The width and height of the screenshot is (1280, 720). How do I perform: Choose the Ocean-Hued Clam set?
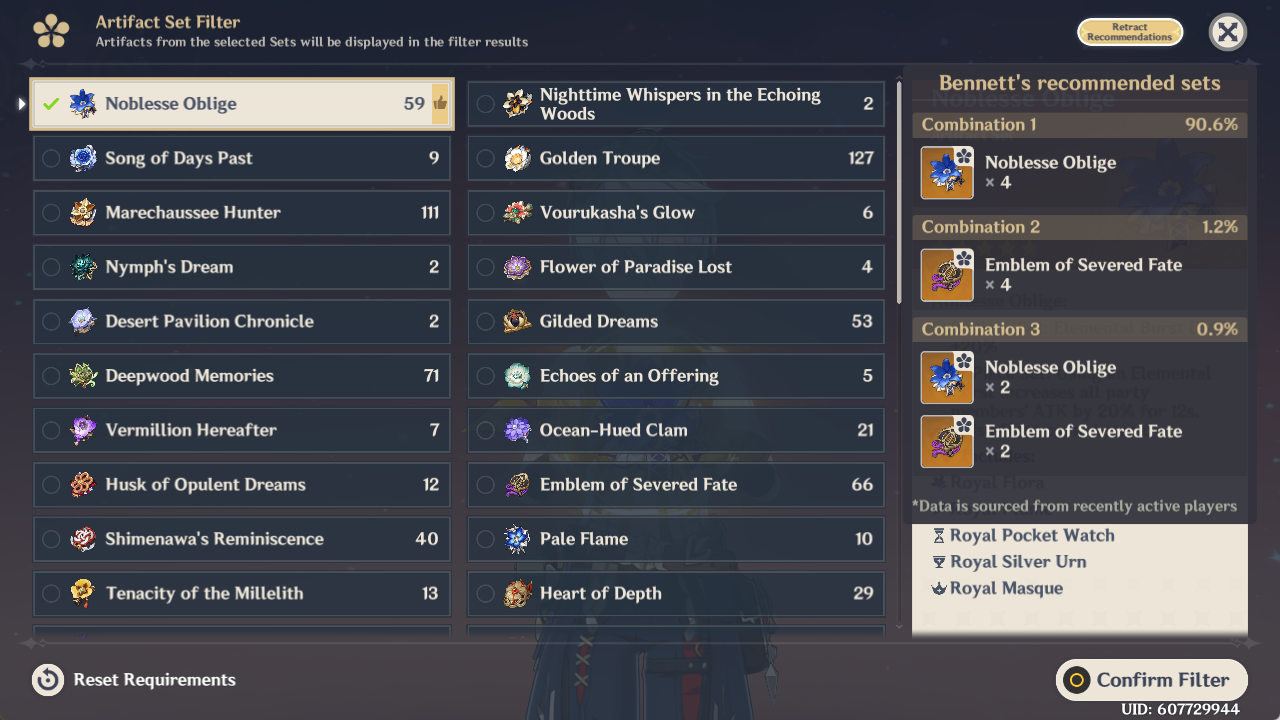[x=676, y=430]
